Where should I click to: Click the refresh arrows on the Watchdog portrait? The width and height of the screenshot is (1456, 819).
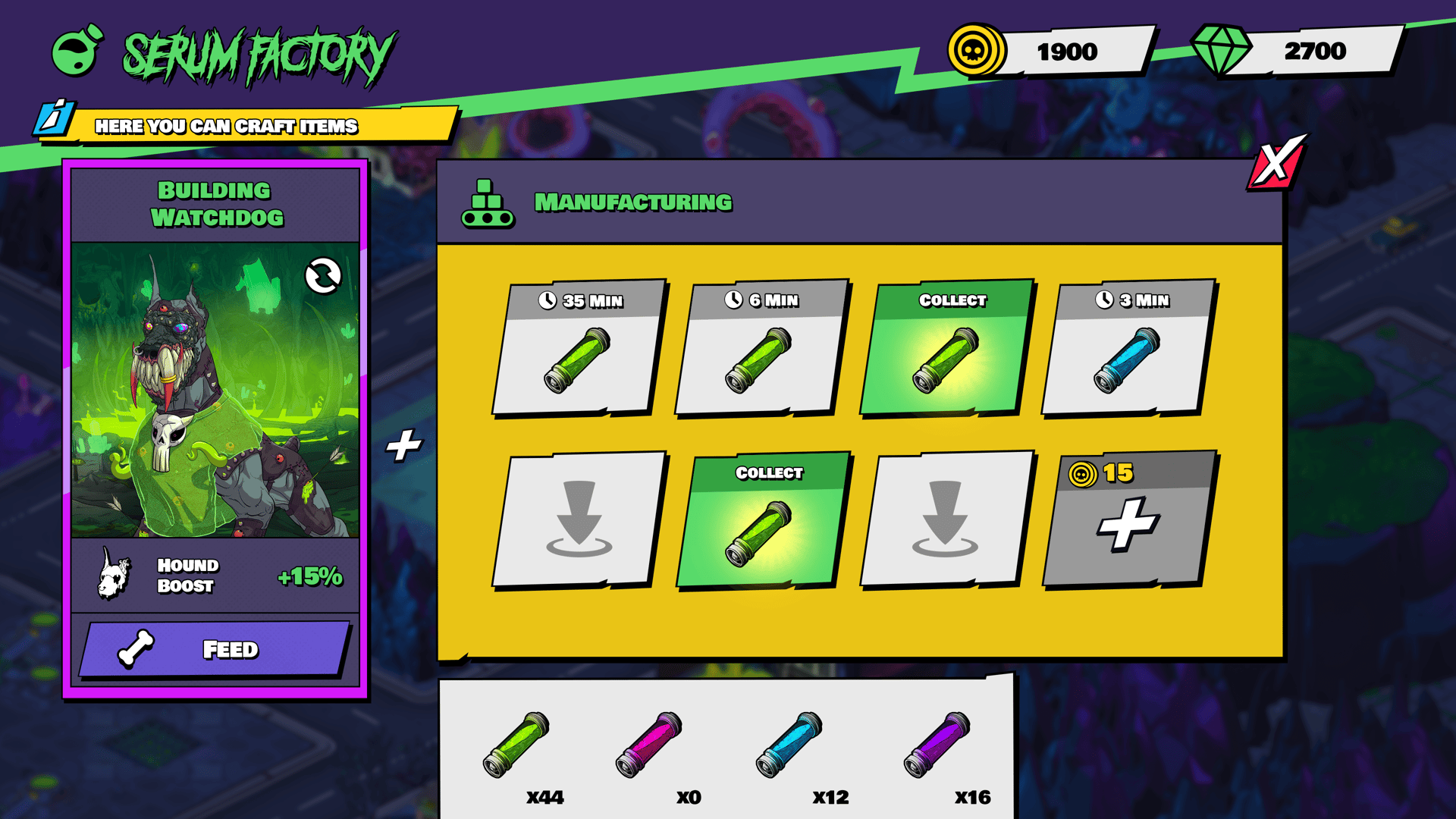pyautogui.click(x=322, y=277)
